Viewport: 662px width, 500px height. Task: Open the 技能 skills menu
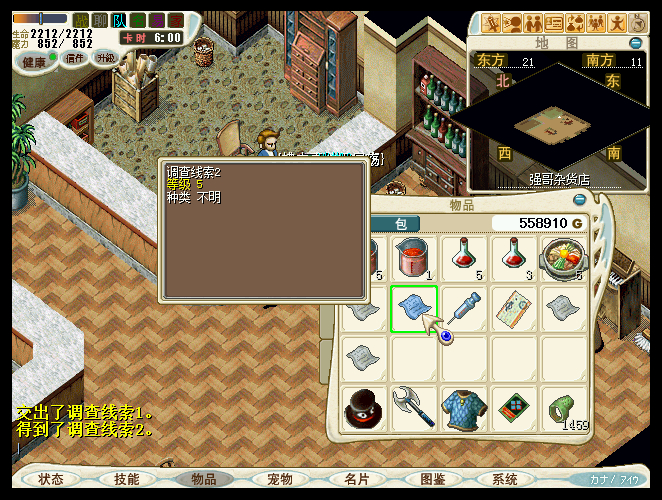(127, 479)
